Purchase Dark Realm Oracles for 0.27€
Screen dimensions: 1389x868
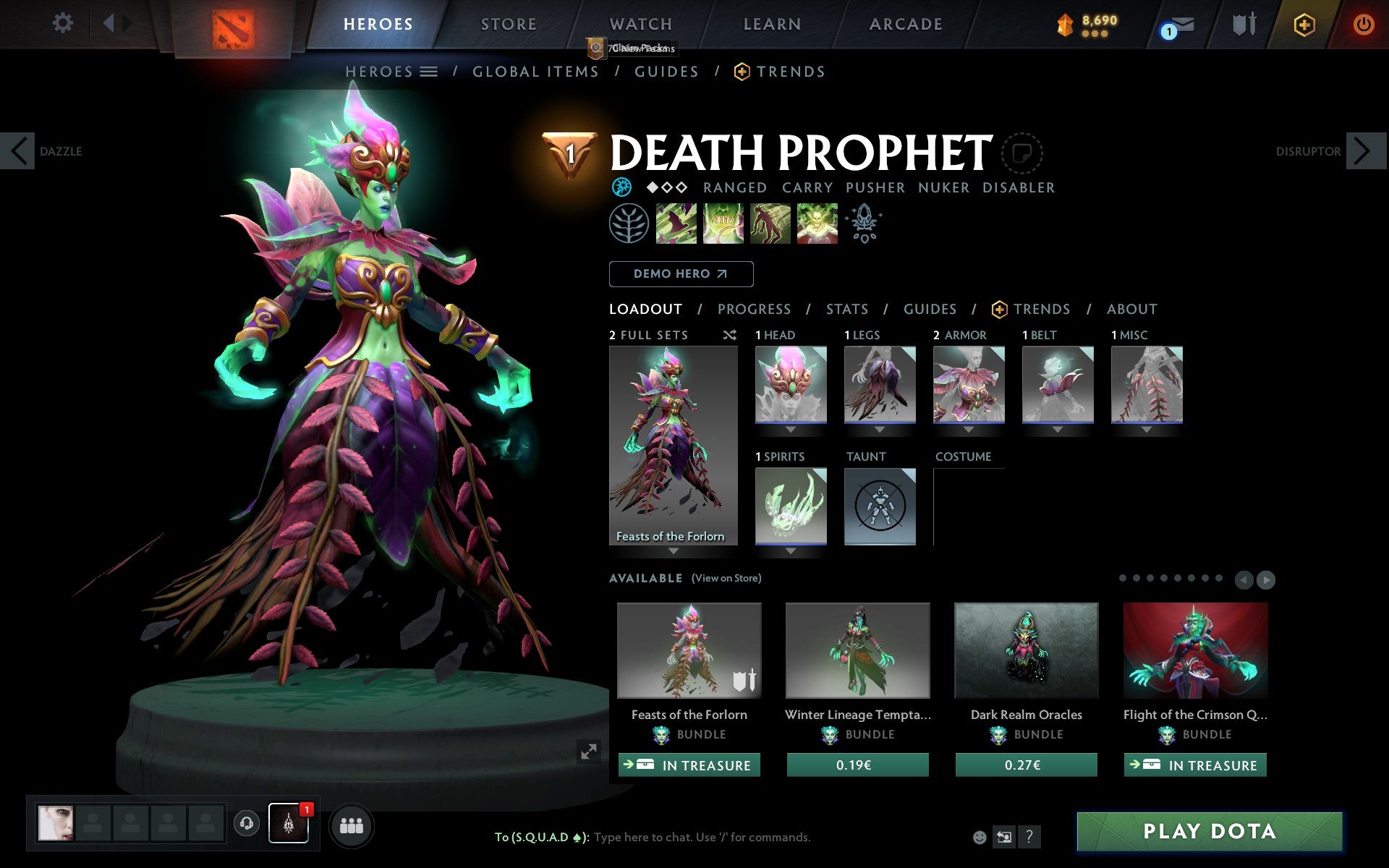coord(1026,765)
